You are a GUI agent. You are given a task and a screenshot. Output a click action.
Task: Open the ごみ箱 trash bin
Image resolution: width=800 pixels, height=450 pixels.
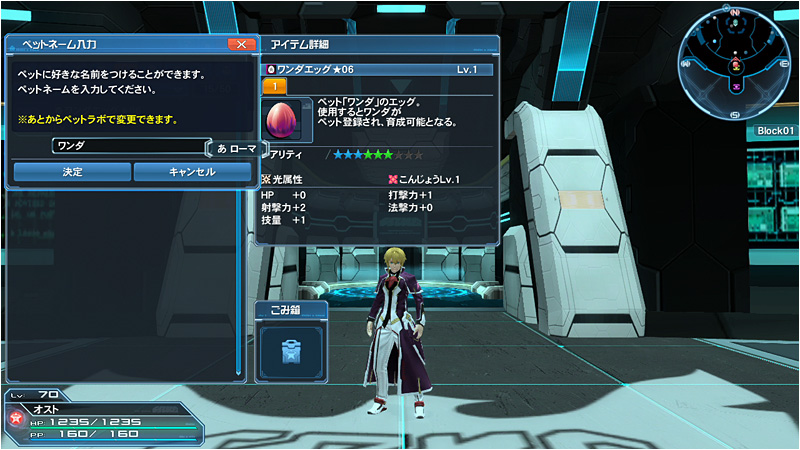(291, 346)
